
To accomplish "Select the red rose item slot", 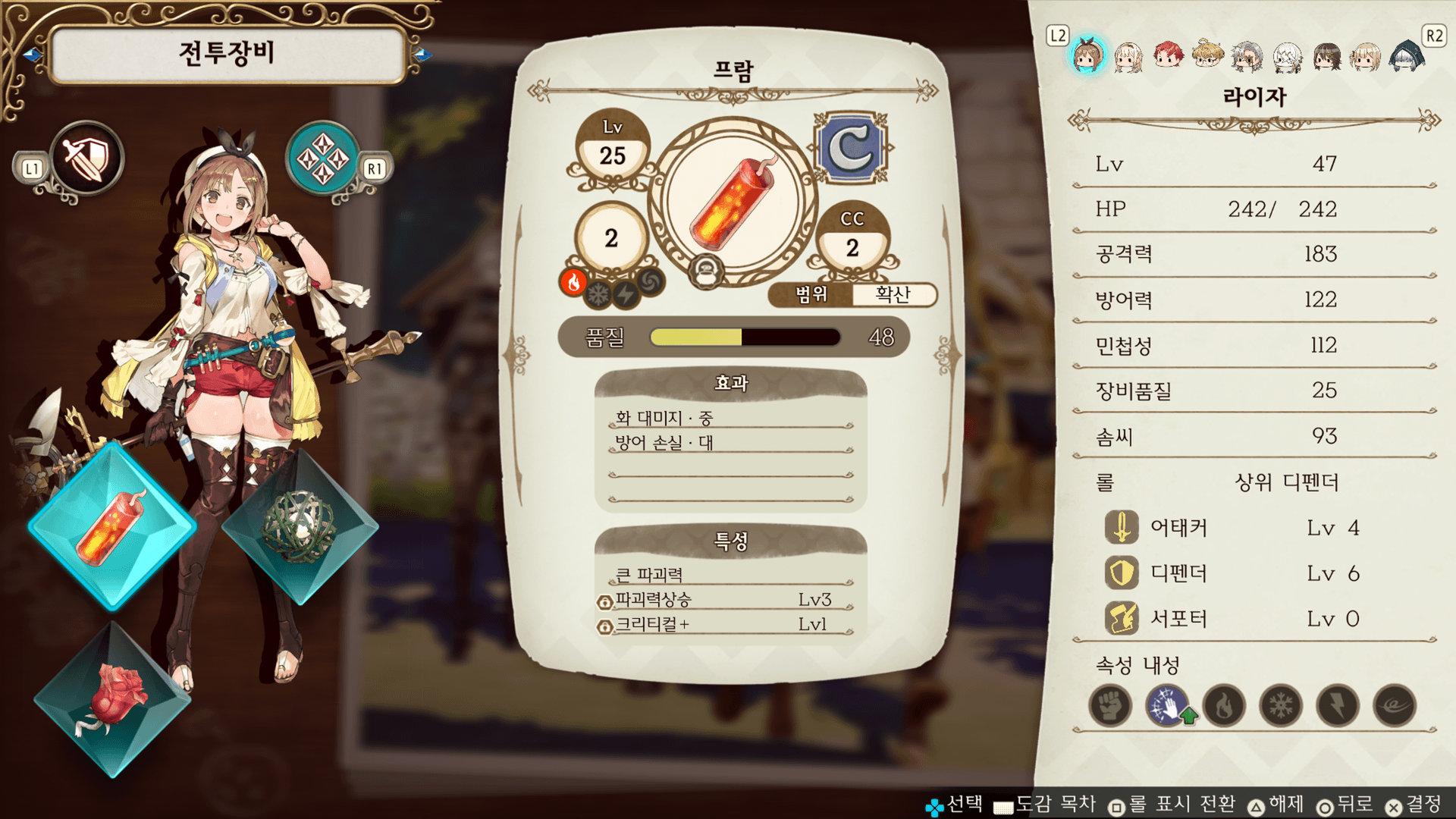I will [x=112, y=699].
